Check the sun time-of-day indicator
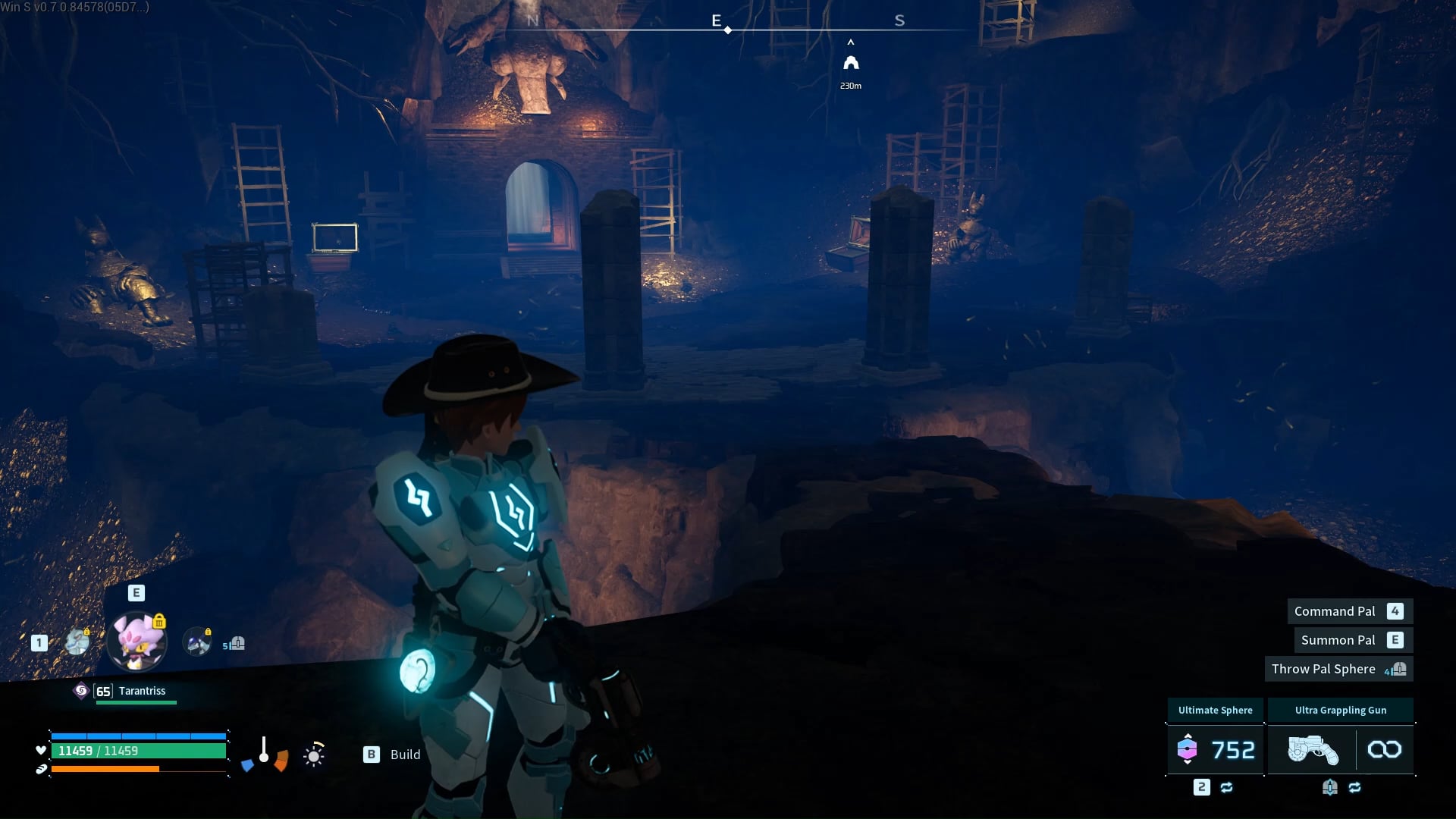 [314, 755]
